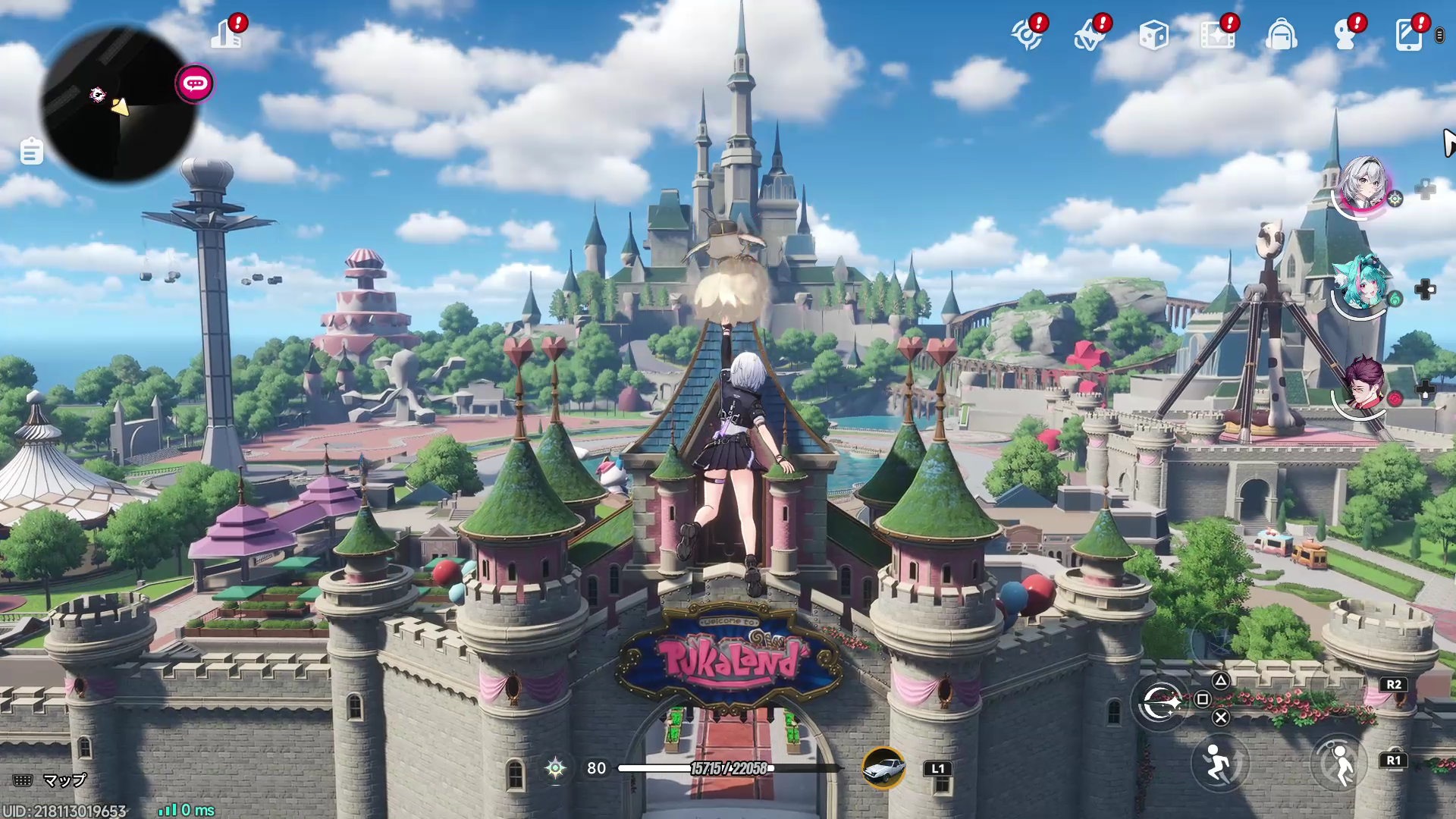Open the smartphone menu icon
Viewport: 1456px width, 819px height.
coord(1408,35)
